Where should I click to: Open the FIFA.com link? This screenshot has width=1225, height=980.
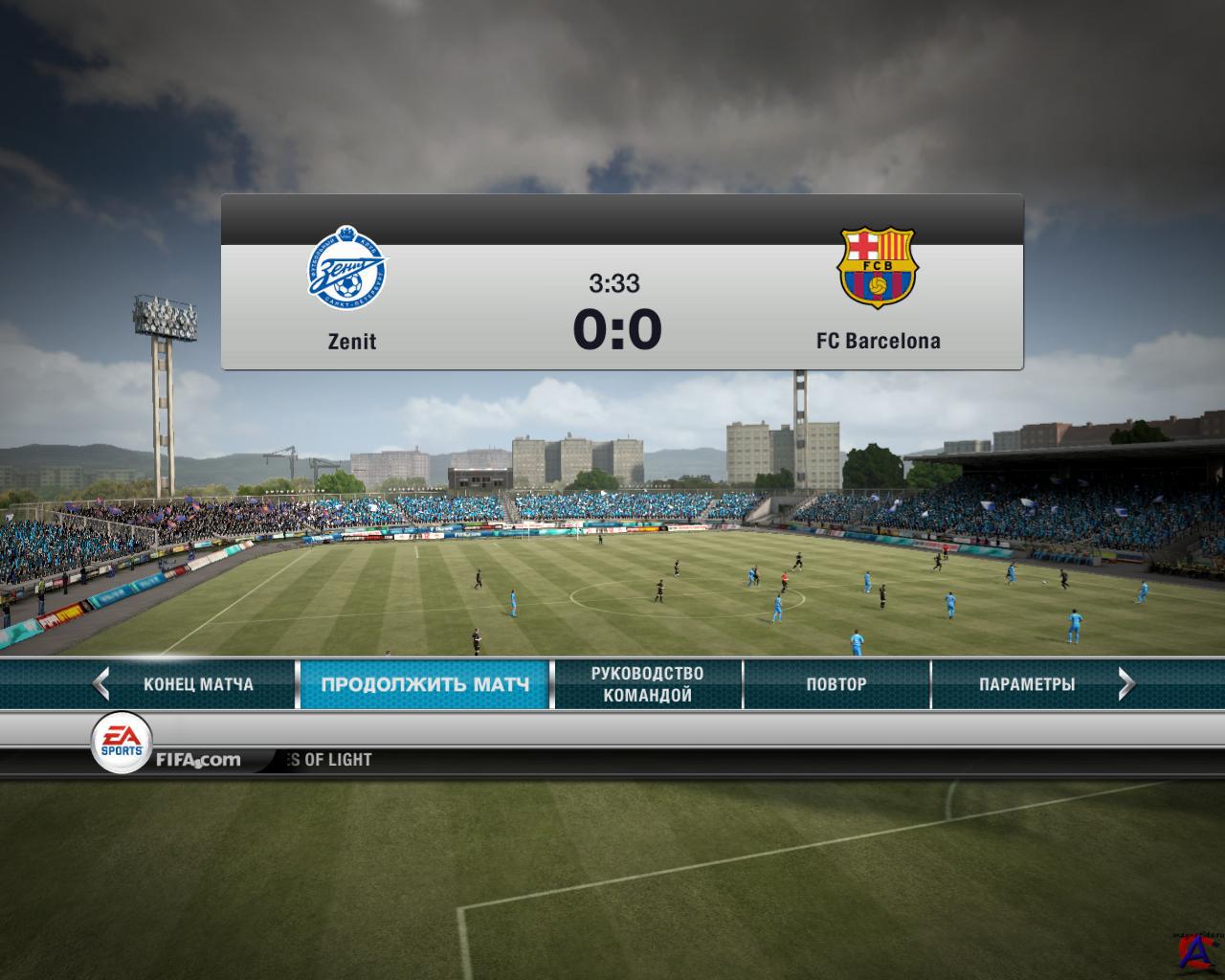(x=197, y=760)
